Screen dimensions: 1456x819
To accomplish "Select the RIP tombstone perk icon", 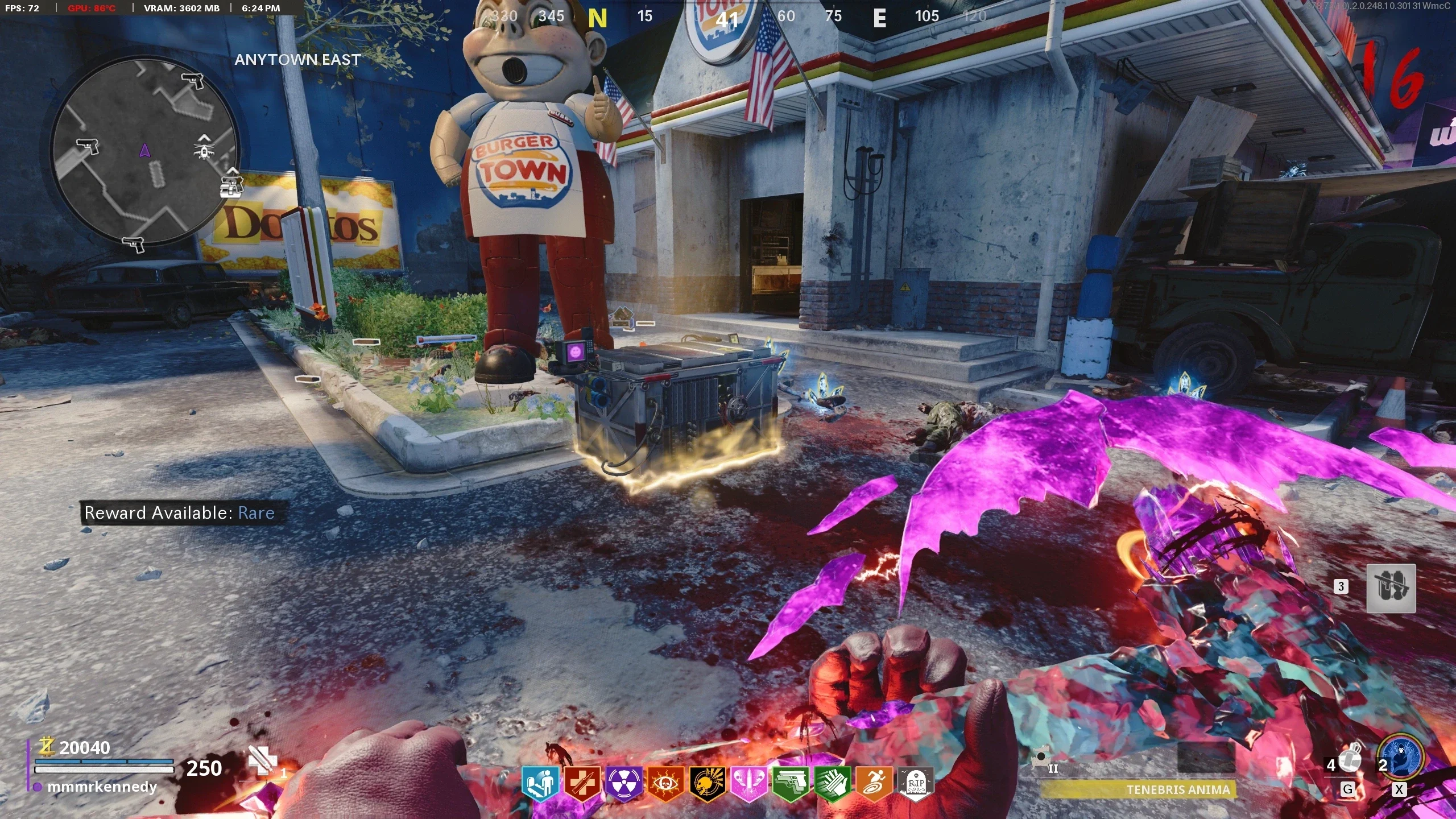I will [x=915, y=784].
